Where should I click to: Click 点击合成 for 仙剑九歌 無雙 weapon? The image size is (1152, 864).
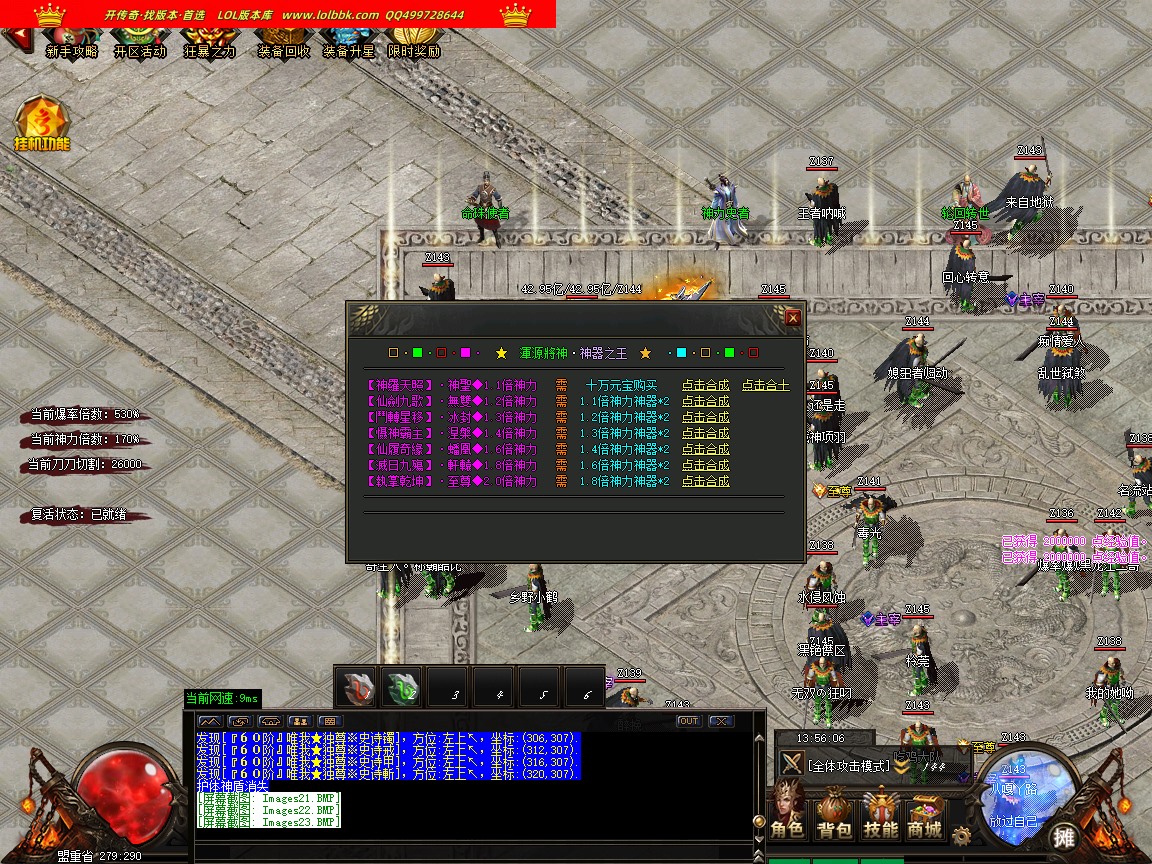705,401
